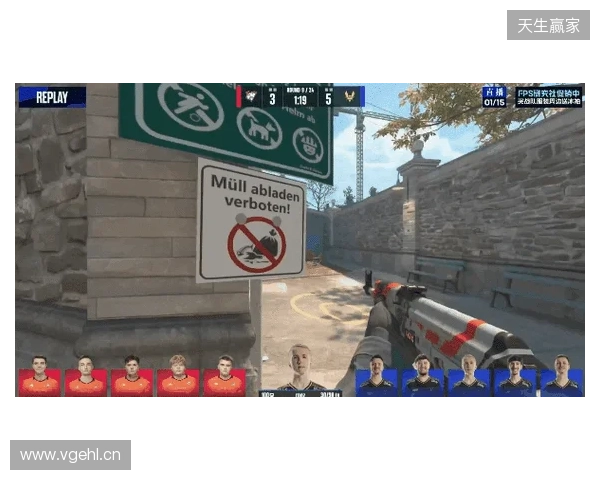Screen dimensions: 600x480
Task: Visit the www.vgehl.cn link
Action: (x=71, y=456)
